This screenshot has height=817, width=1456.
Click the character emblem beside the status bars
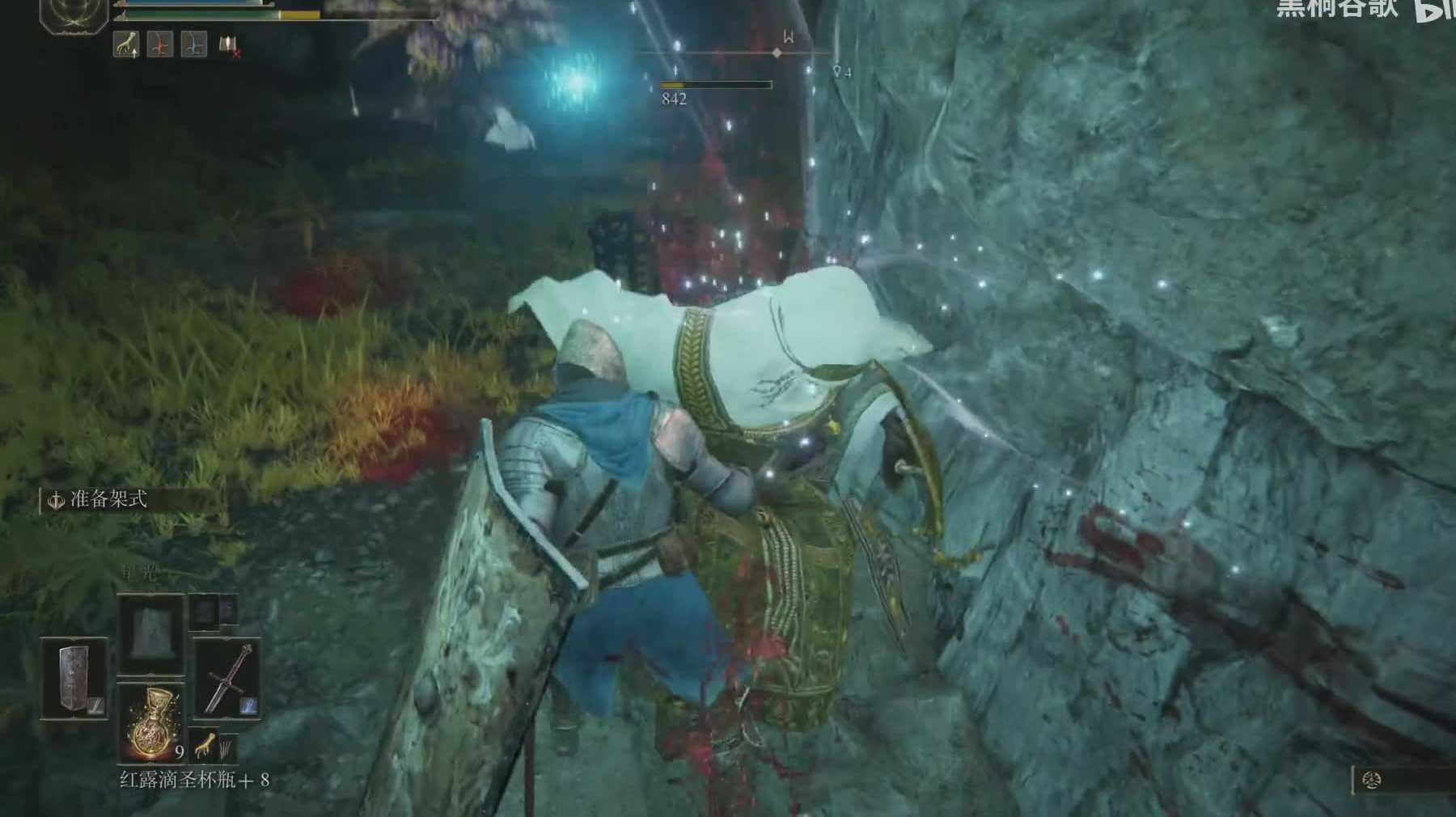tap(74, 14)
